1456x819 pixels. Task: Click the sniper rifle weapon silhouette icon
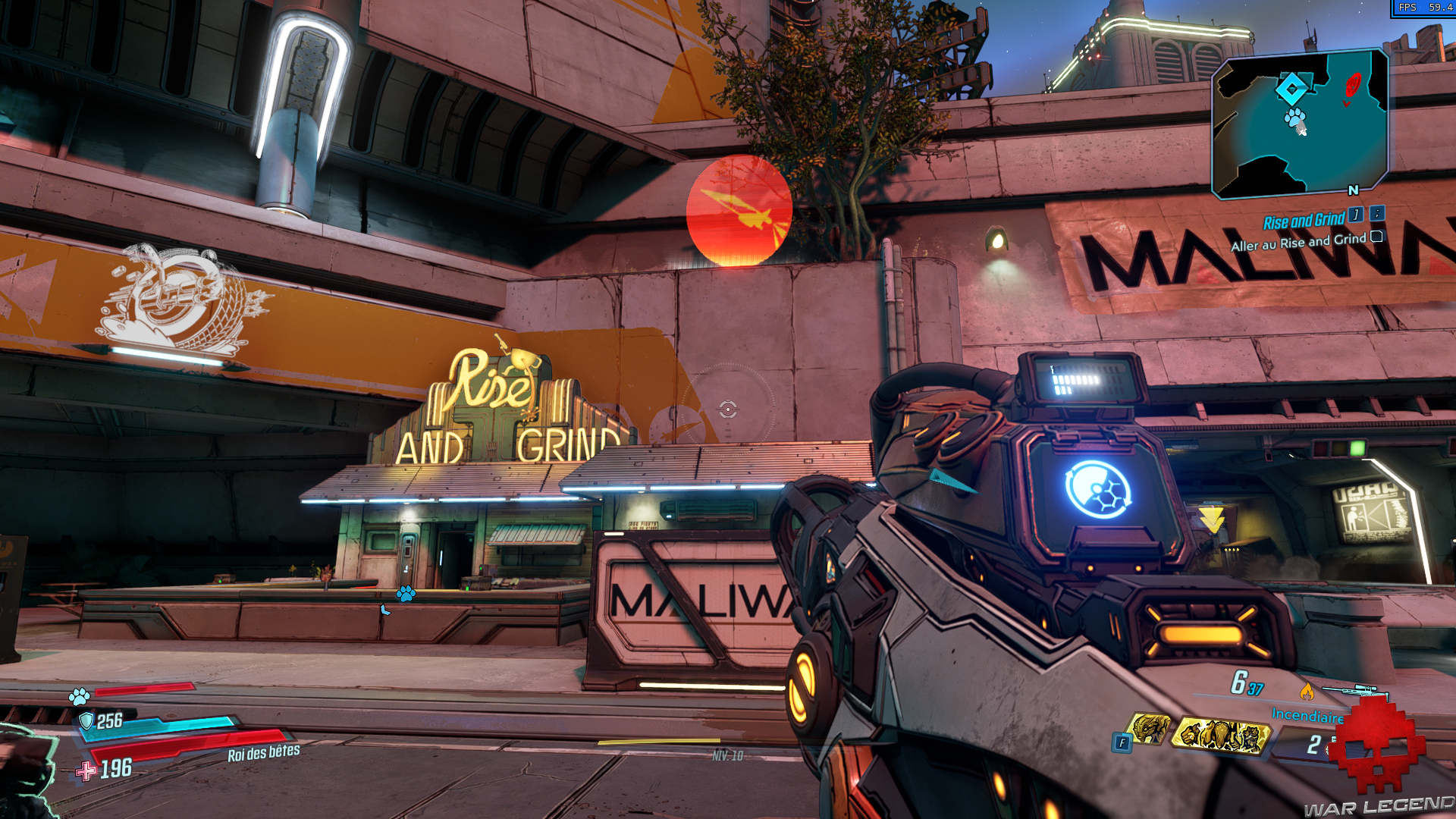click(x=1357, y=690)
